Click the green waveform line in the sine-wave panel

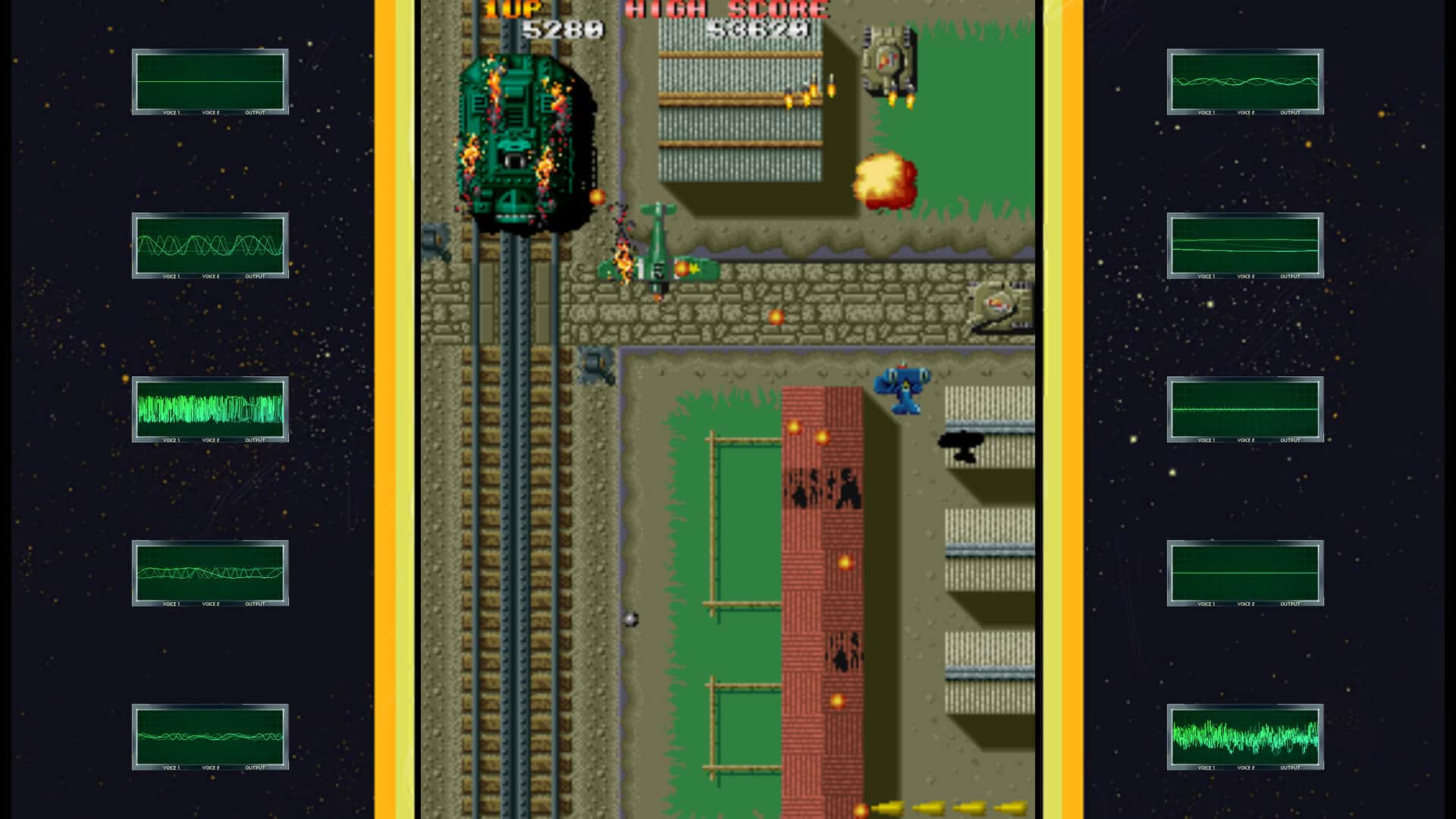(210, 244)
